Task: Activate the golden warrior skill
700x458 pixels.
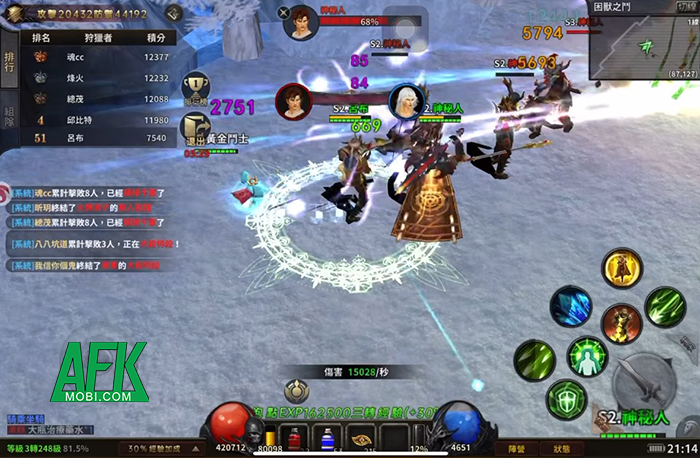Action: [x=621, y=269]
